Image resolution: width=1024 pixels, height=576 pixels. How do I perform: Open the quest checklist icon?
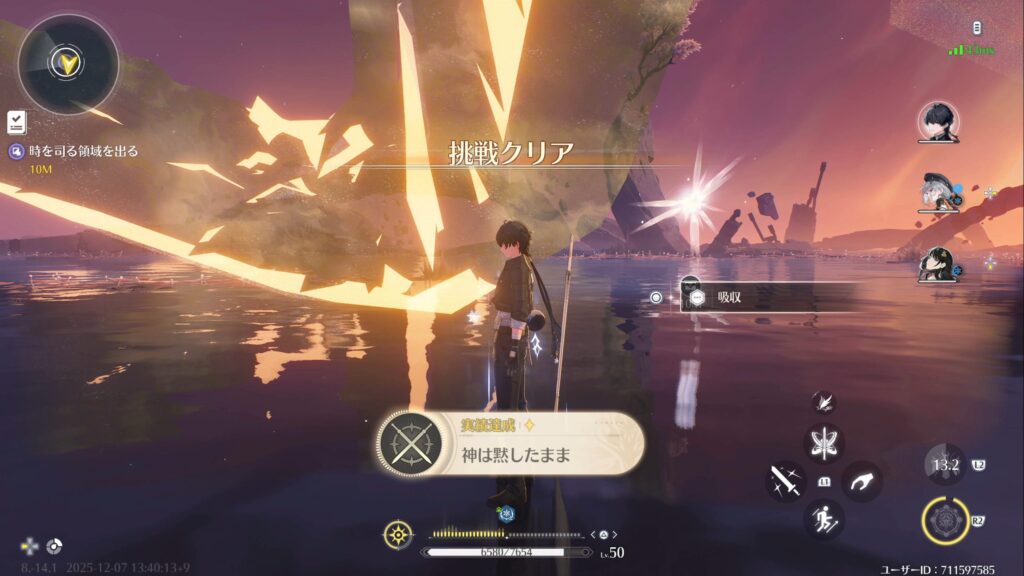point(16,122)
